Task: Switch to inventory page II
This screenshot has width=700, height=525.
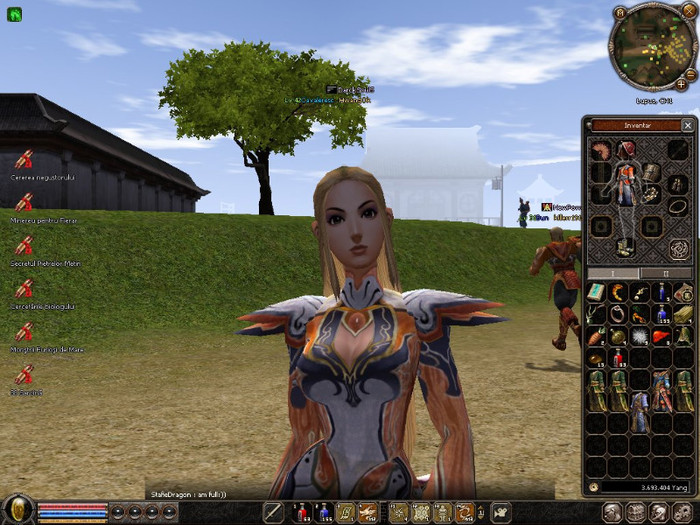Action: coord(666,273)
